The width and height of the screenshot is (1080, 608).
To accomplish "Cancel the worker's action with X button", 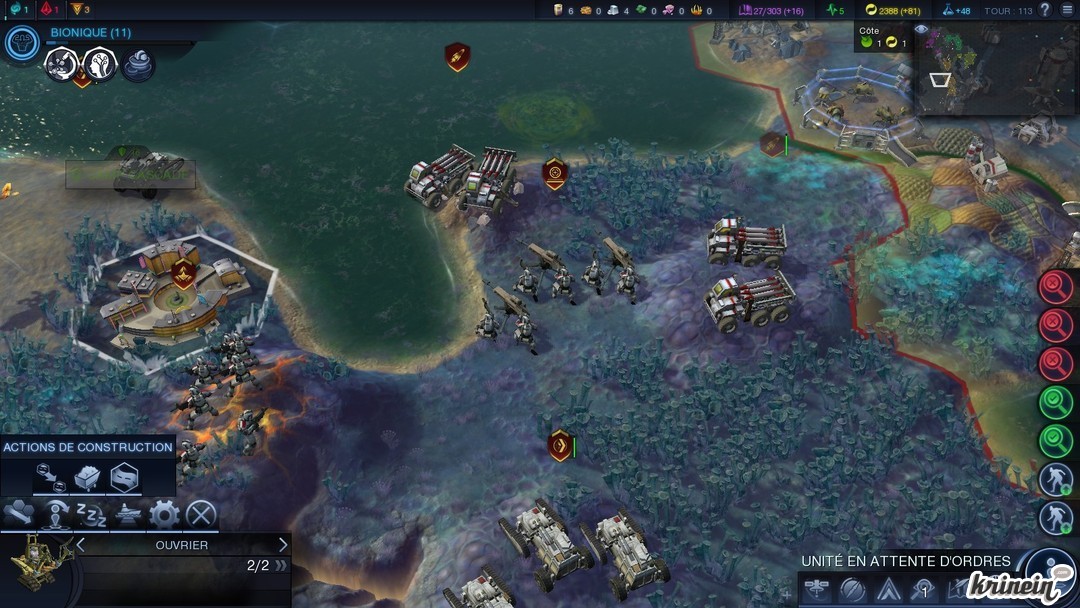I will click(201, 515).
